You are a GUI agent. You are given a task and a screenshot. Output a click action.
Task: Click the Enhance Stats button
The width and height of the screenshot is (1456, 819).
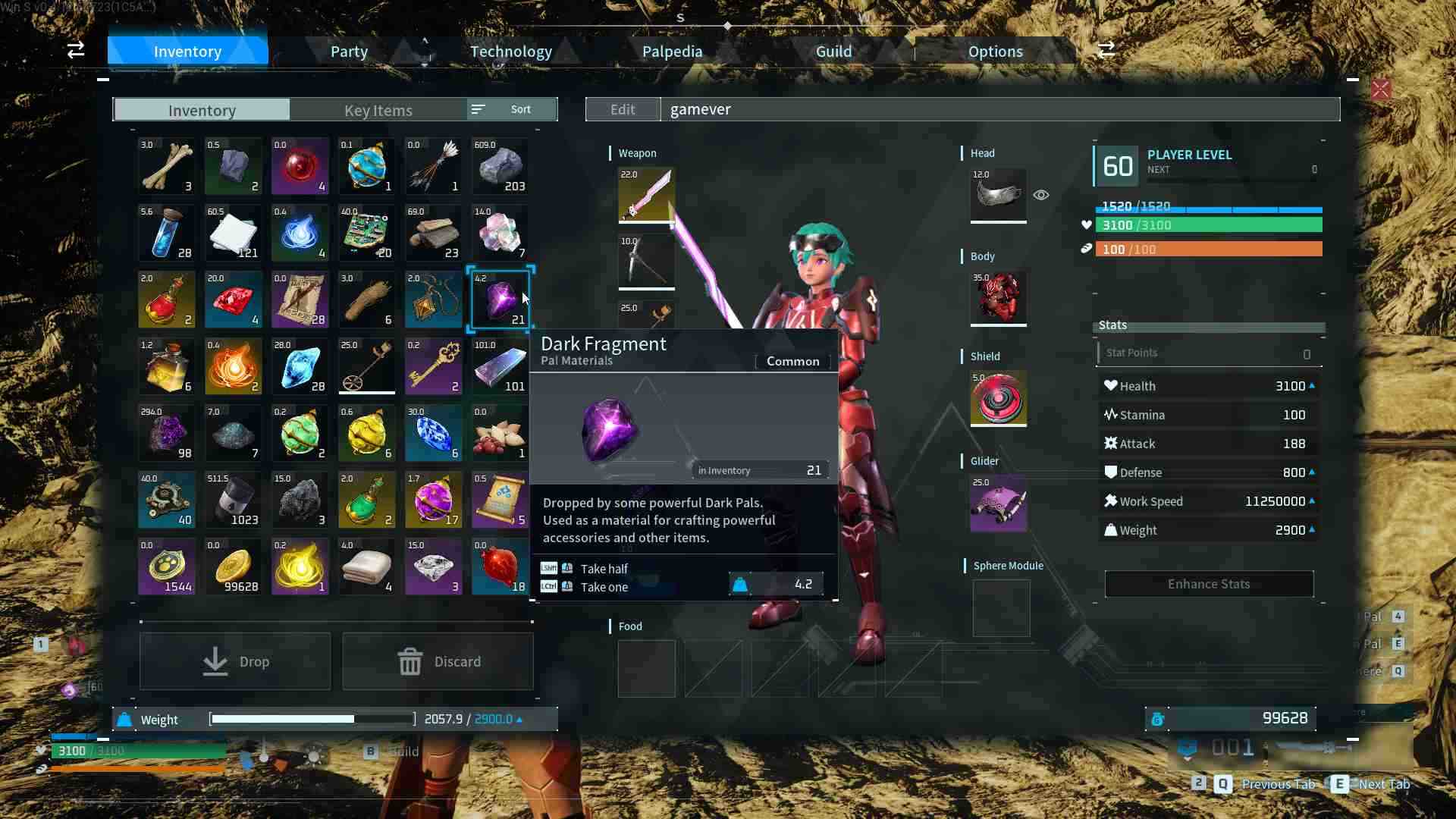(x=1209, y=584)
